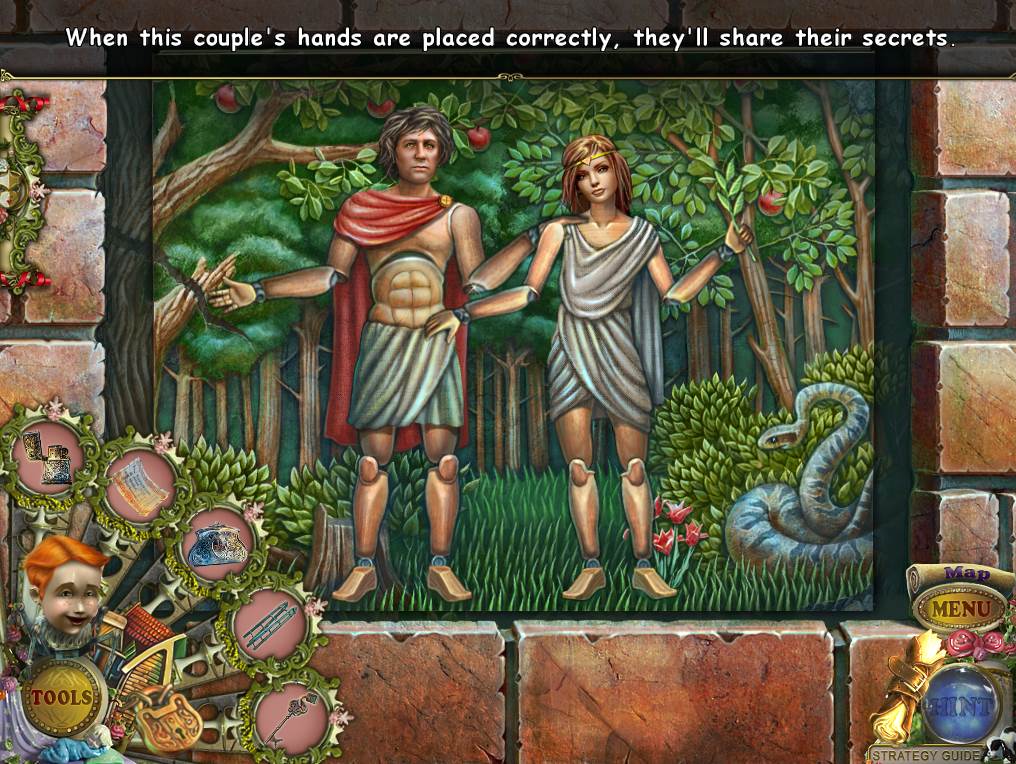Open the Map scroll

pyautogui.click(x=966, y=574)
